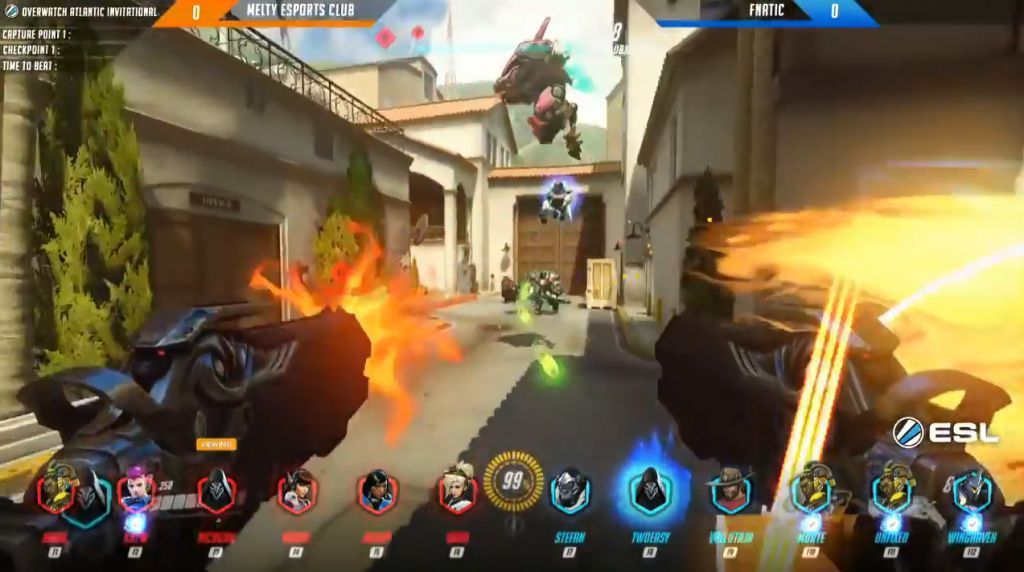Select the McCree player portrait
The width and height of the screenshot is (1024, 572).
coord(731,492)
